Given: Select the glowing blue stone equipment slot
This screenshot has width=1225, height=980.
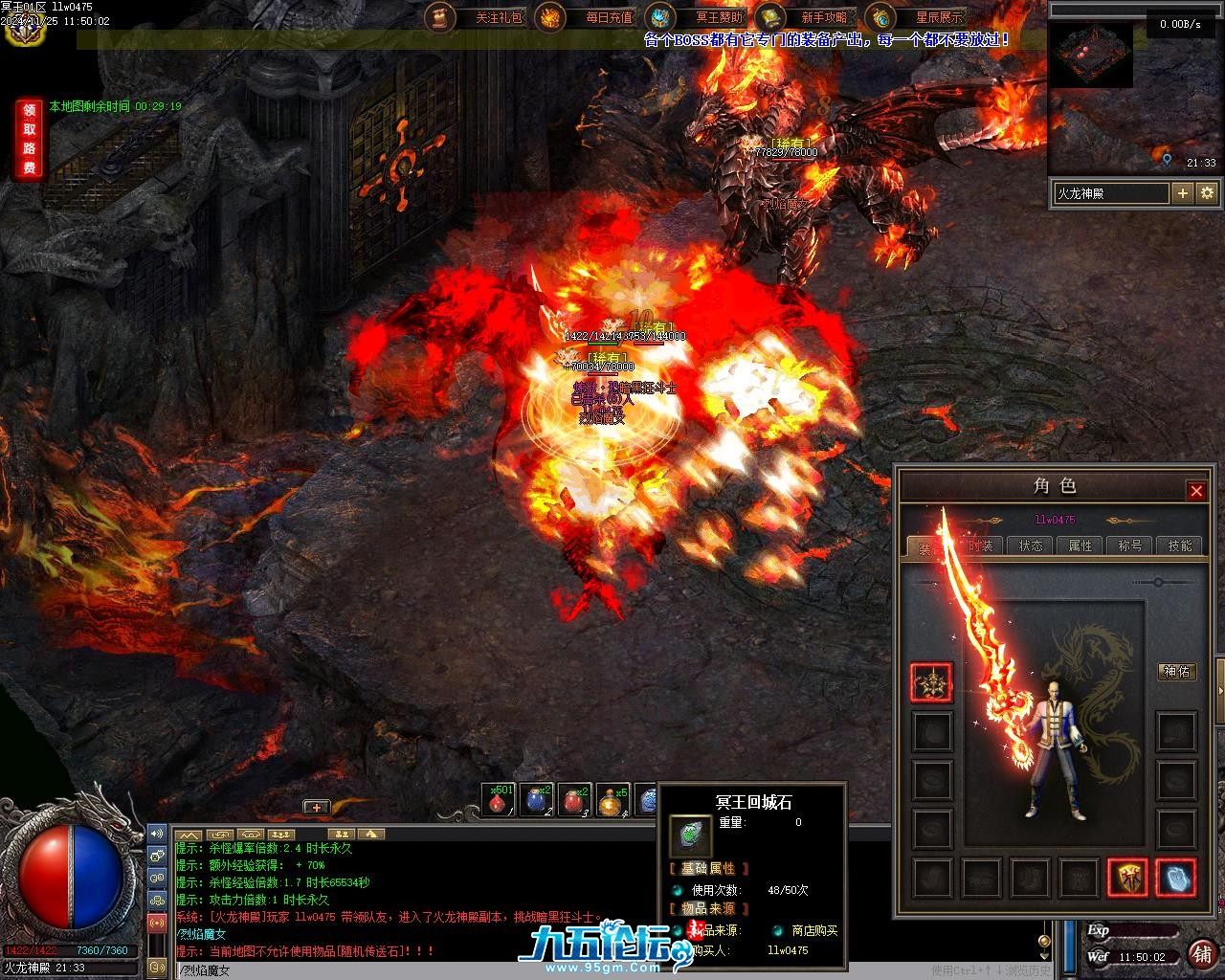Looking at the screenshot, I should pos(1175,877).
